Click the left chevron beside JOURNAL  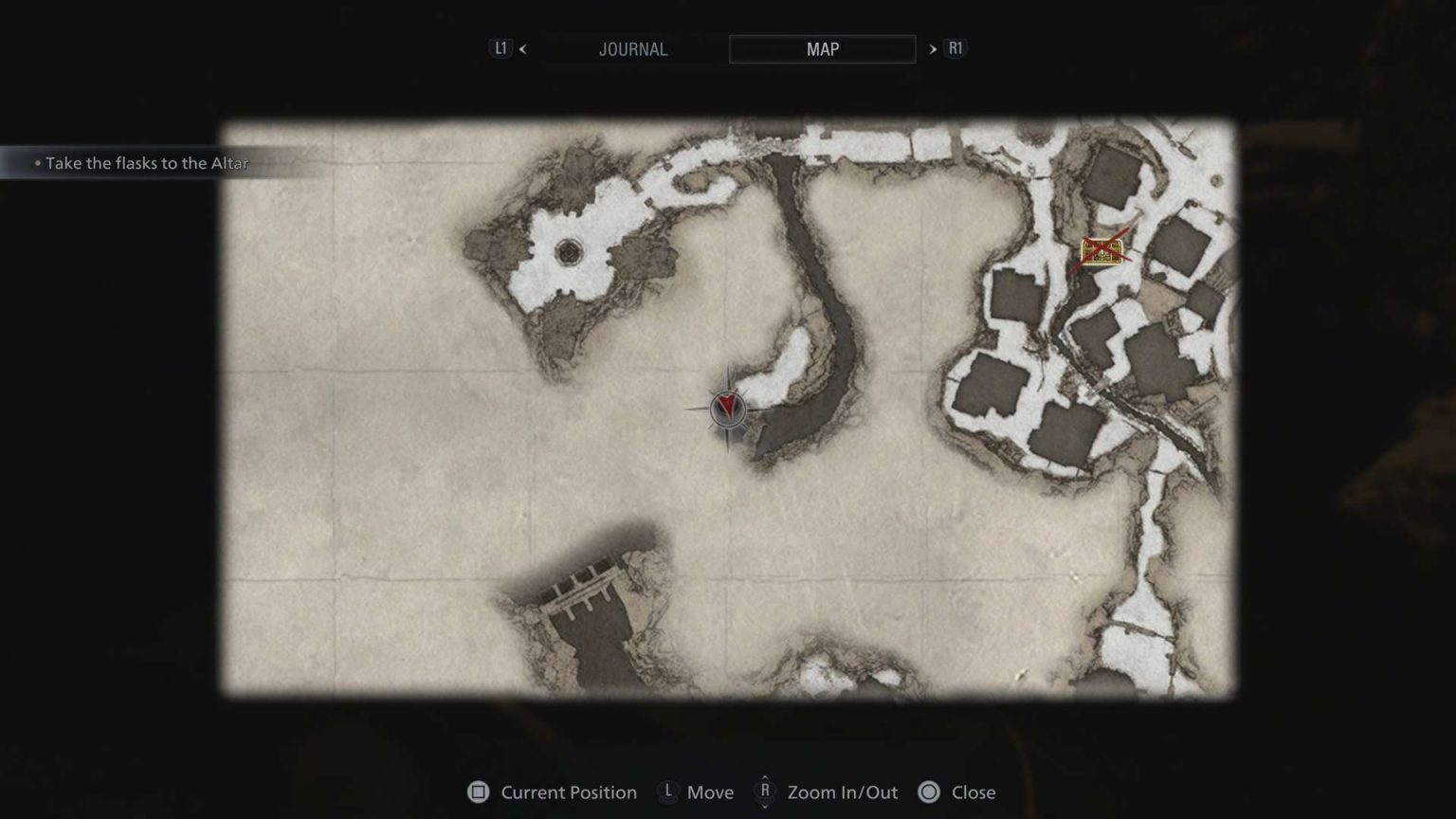coord(522,48)
